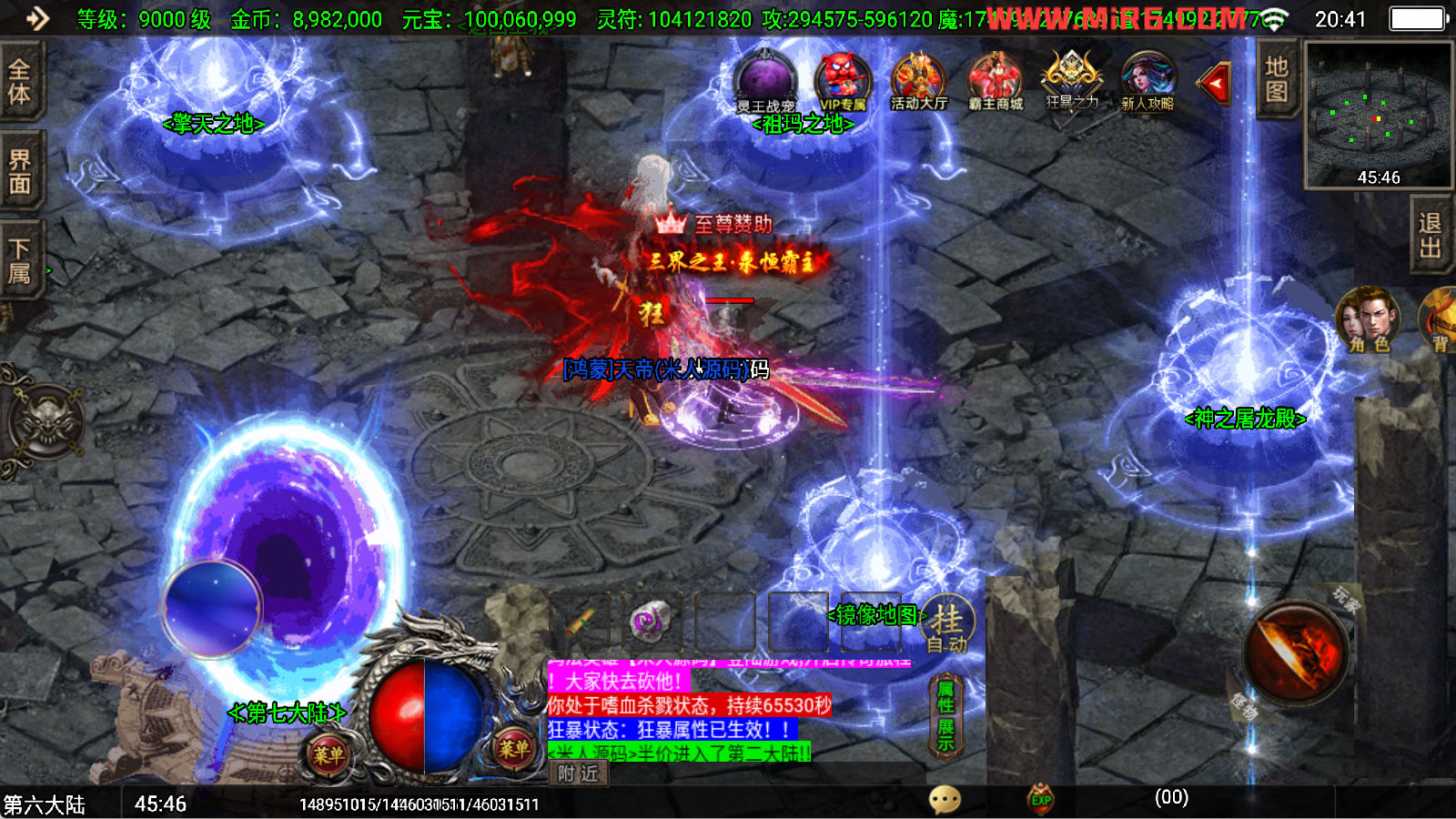Open the chat speech bubble icon
This screenshot has width=1456, height=819.
click(945, 800)
